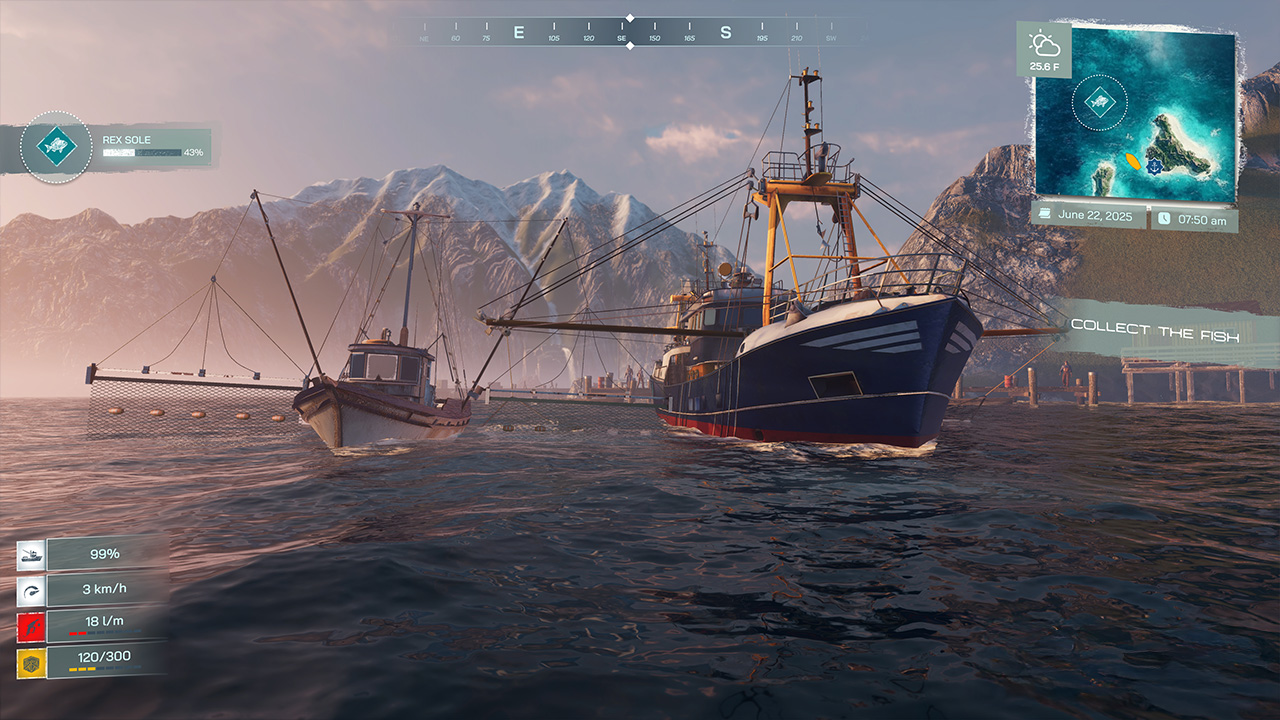Click the clock icon next to 07:50 am

1164,217
